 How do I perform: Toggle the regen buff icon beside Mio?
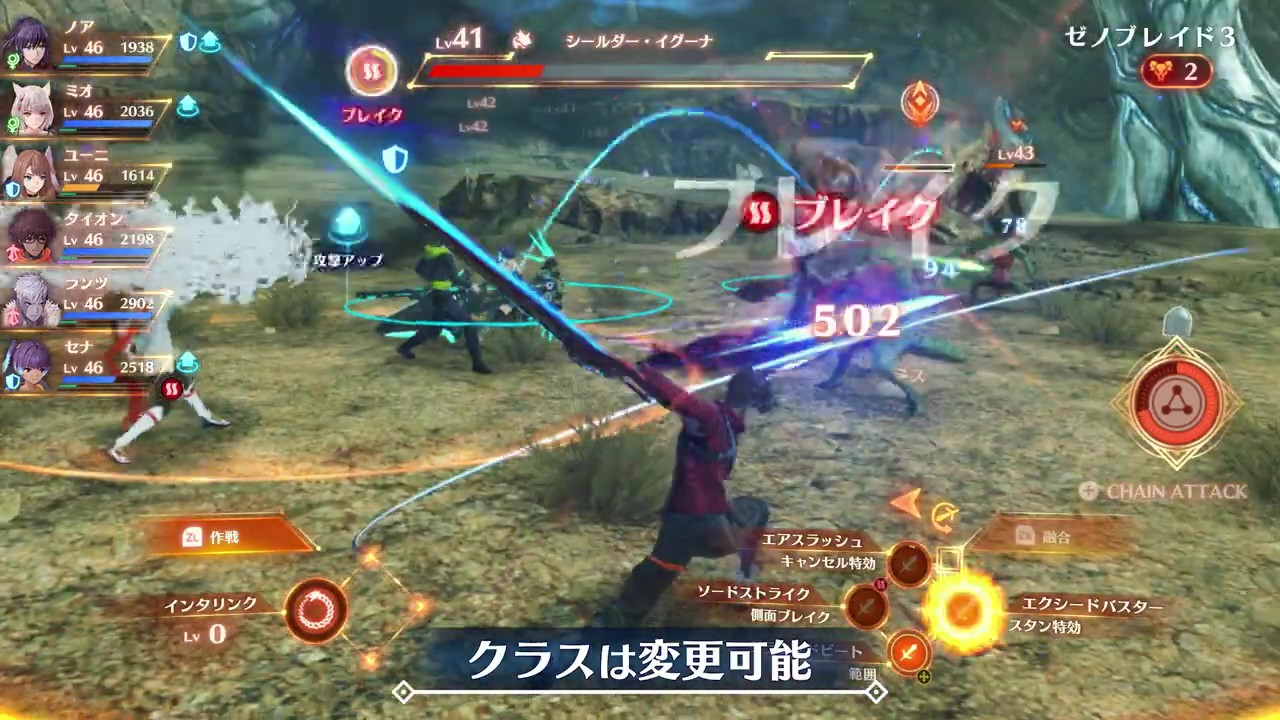tap(187, 105)
